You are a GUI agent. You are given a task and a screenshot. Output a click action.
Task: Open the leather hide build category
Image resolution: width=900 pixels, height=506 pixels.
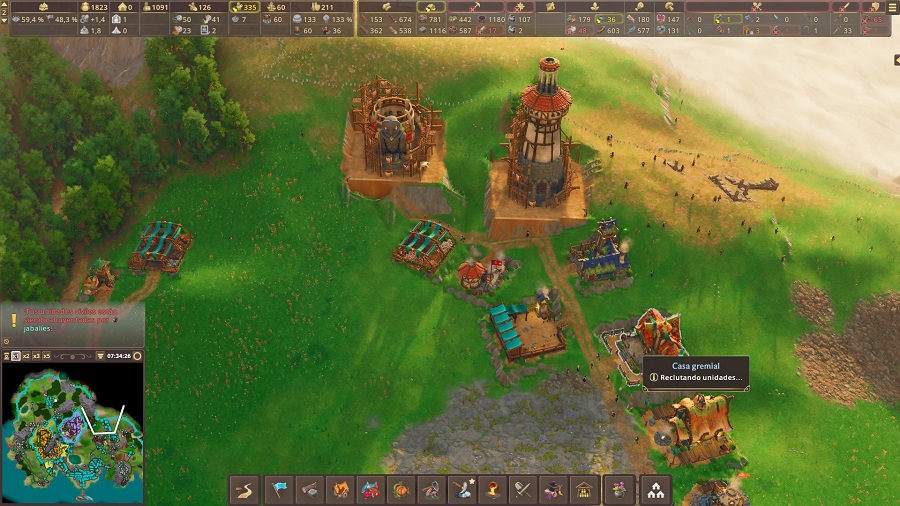pyautogui.click(x=340, y=490)
